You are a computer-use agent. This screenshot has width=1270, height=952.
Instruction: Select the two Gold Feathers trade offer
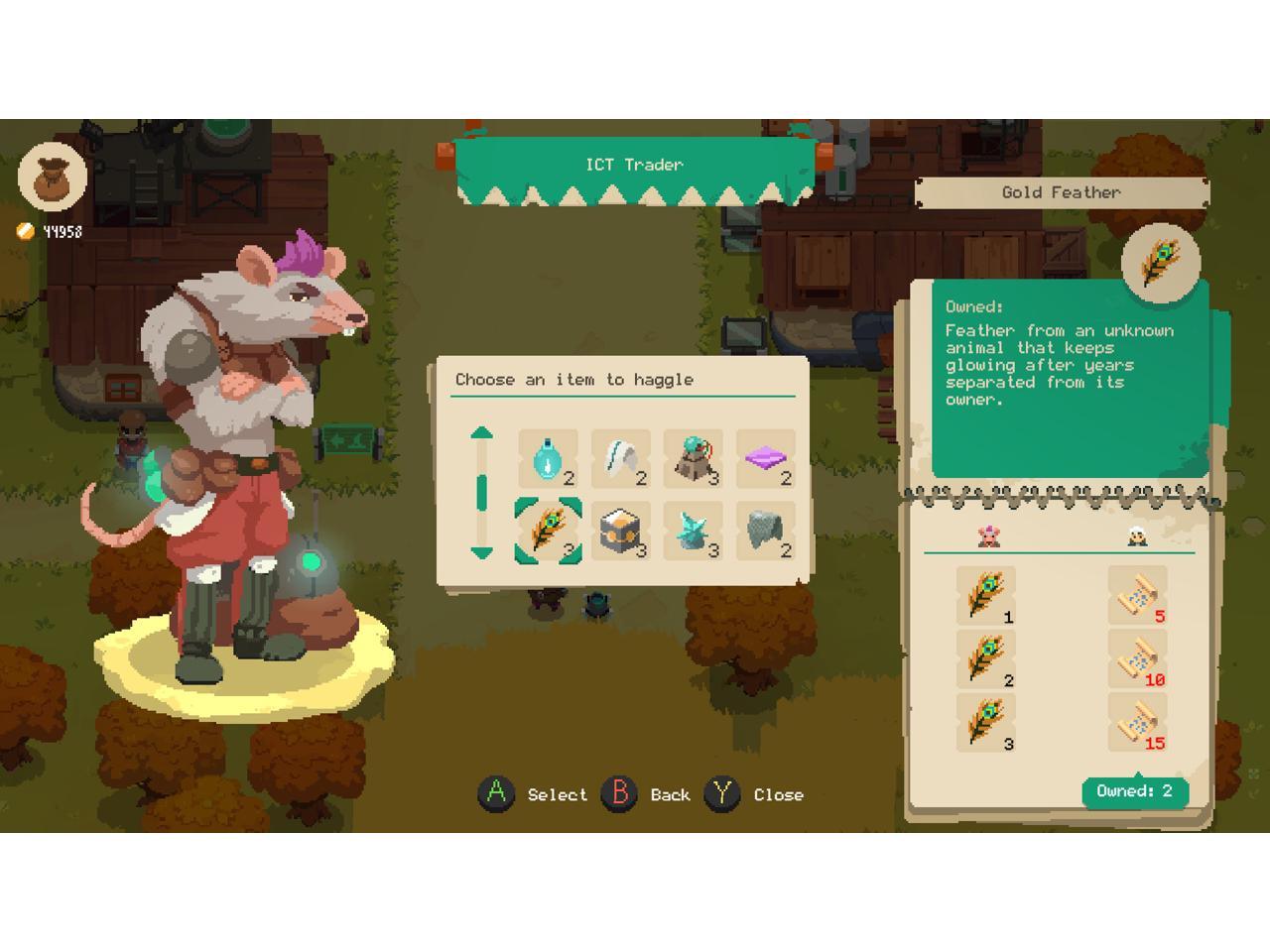[x=986, y=659]
